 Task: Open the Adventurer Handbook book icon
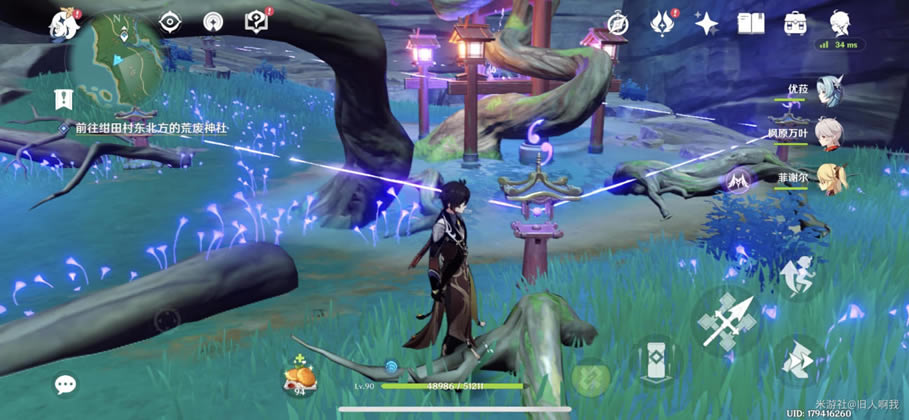pyautogui.click(x=750, y=23)
